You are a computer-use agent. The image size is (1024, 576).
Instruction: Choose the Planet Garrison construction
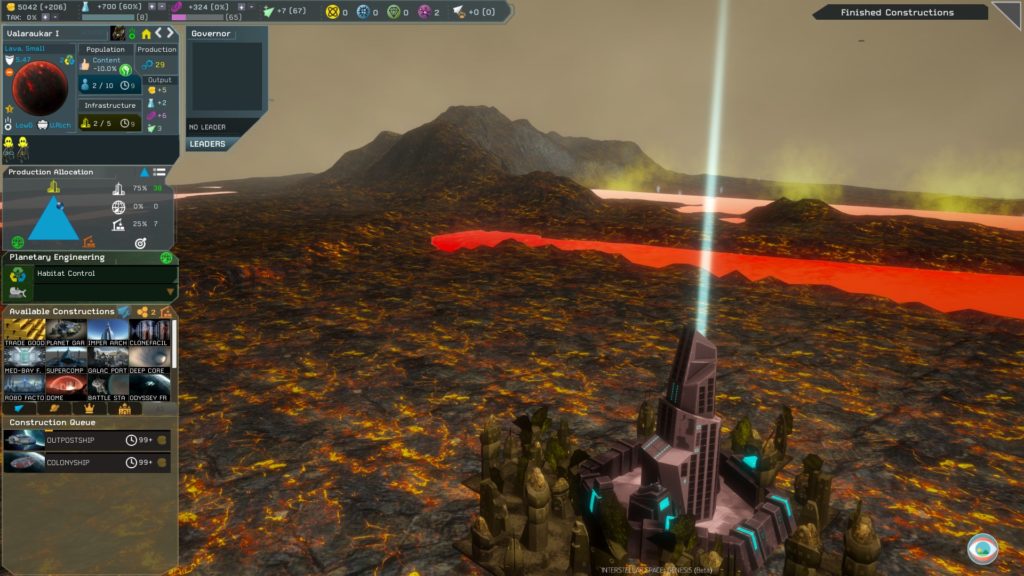(x=66, y=332)
